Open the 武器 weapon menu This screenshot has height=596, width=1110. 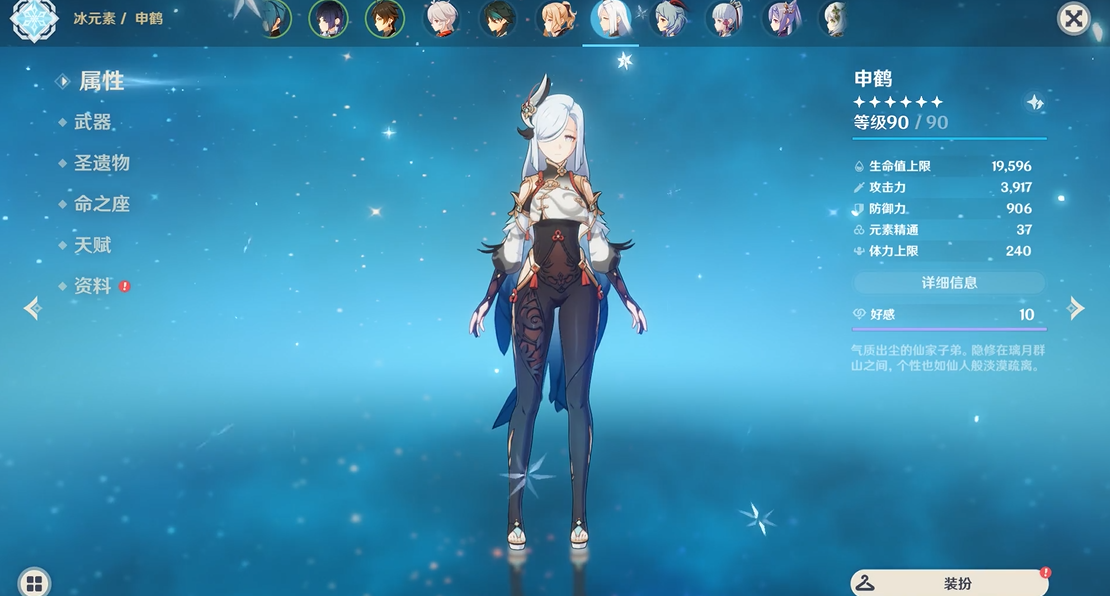pyautogui.click(x=92, y=122)
